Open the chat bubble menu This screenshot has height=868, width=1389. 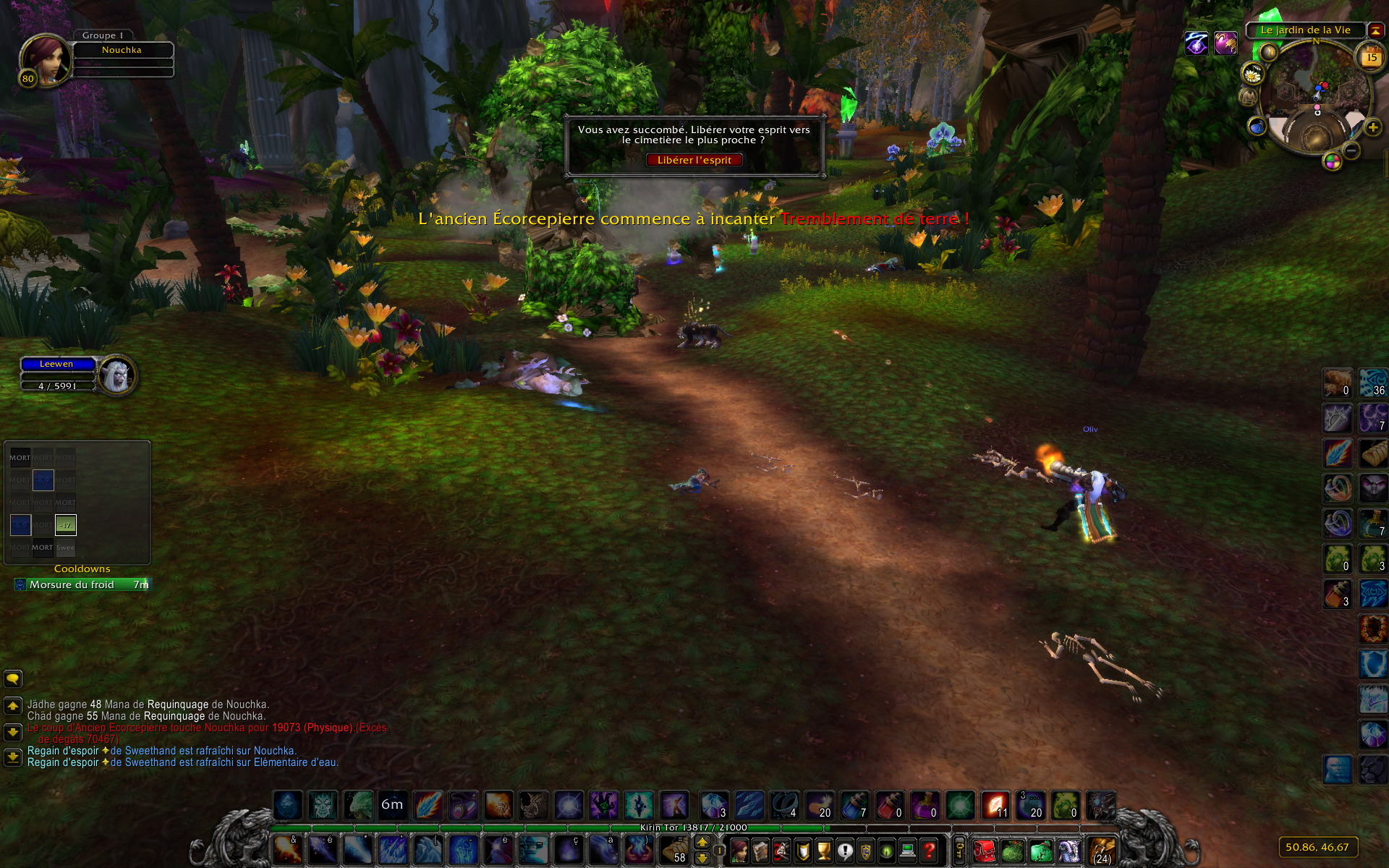click(13, 678)
